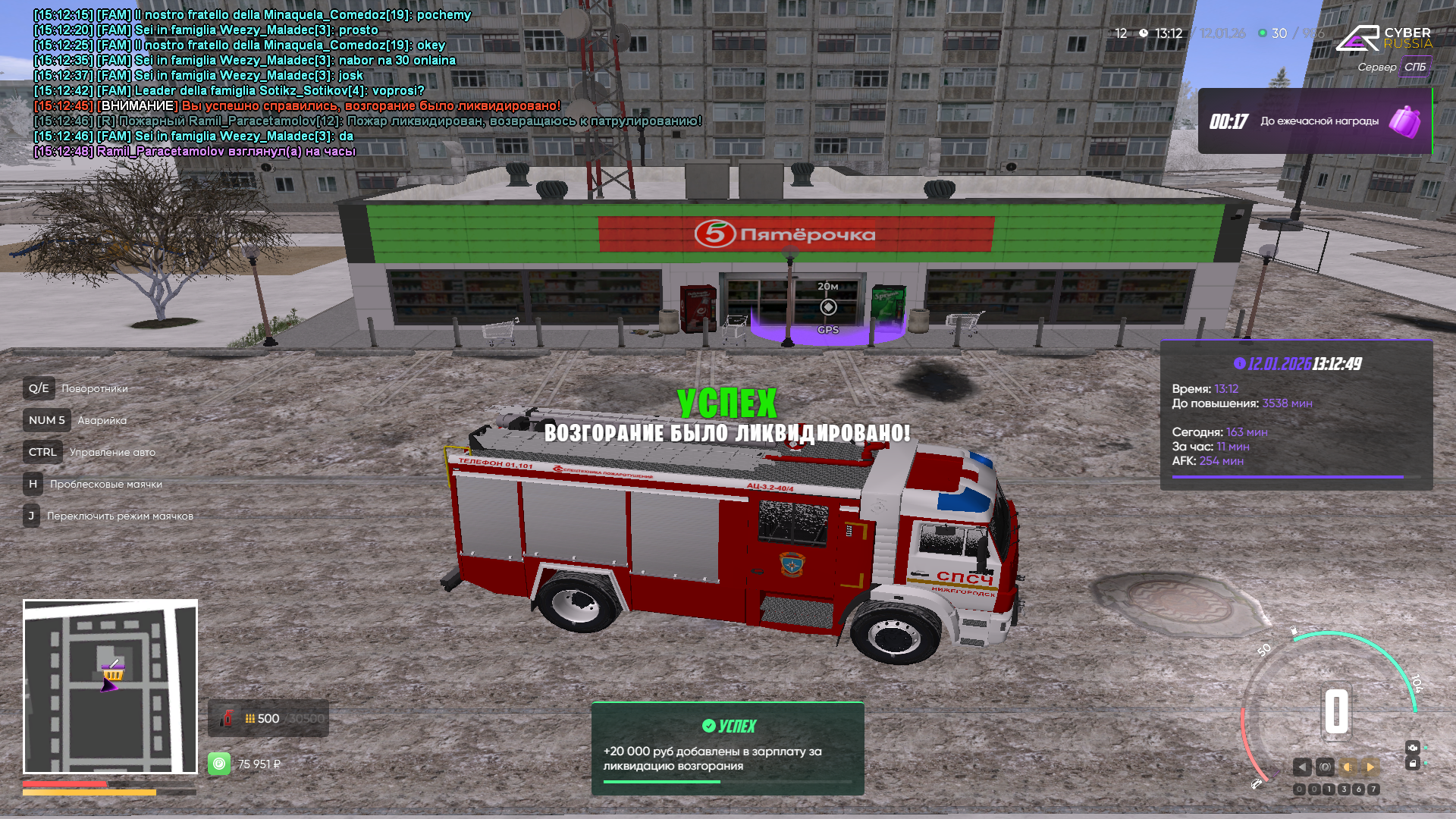Select the shopping basket marker on minimap

(113, 672)
